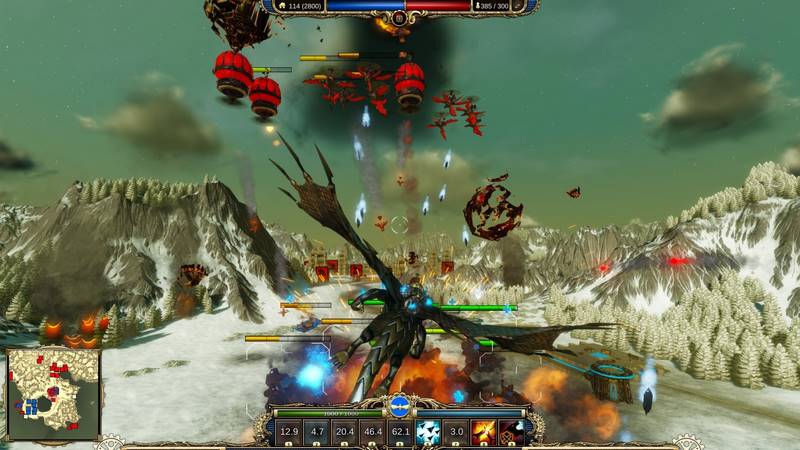The image size is (800, 450).
Task: Click the blue winged dragon emblem
Action: [399, 406]
